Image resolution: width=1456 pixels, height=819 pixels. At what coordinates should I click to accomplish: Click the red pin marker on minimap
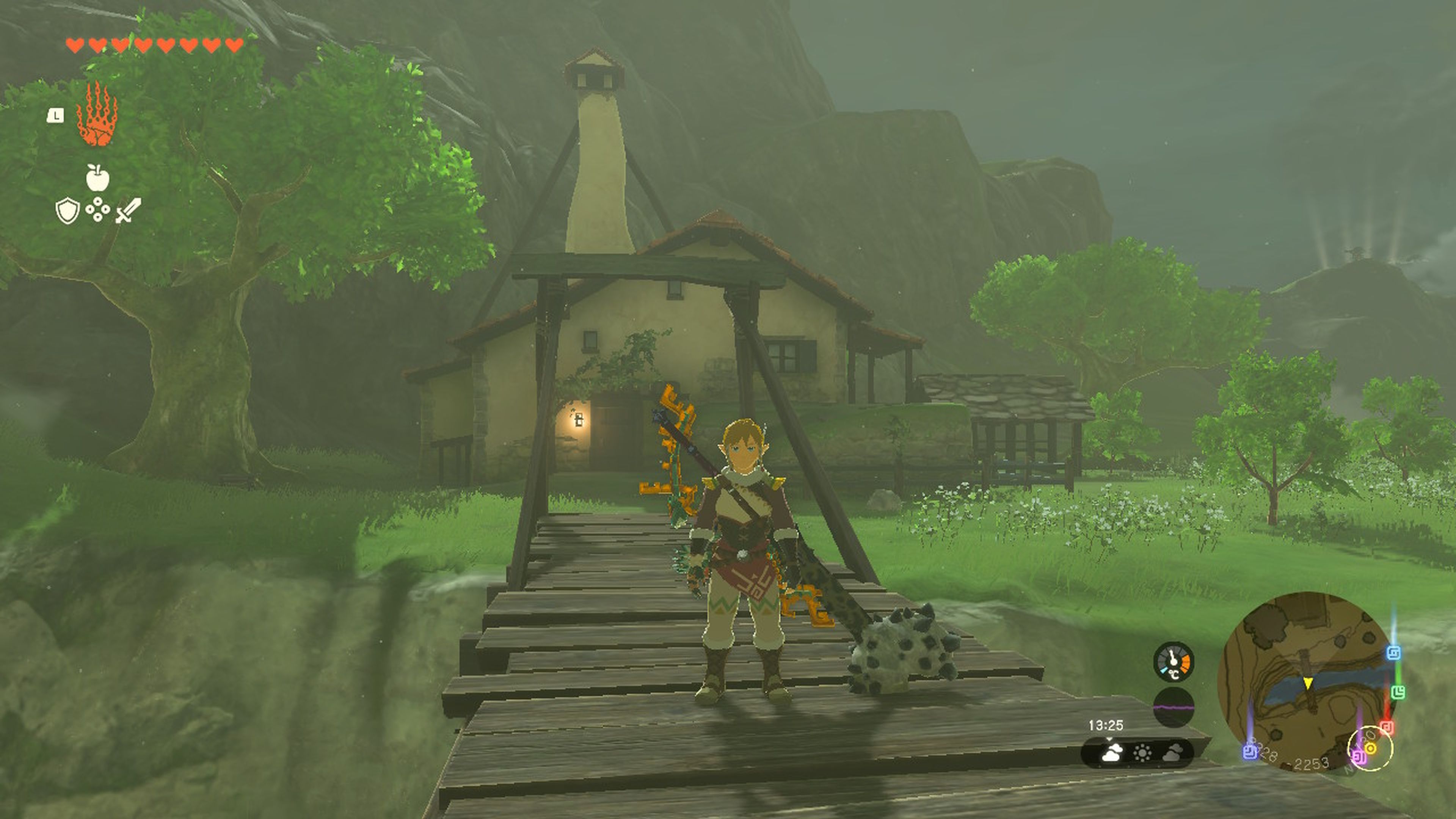point(1388,728)
